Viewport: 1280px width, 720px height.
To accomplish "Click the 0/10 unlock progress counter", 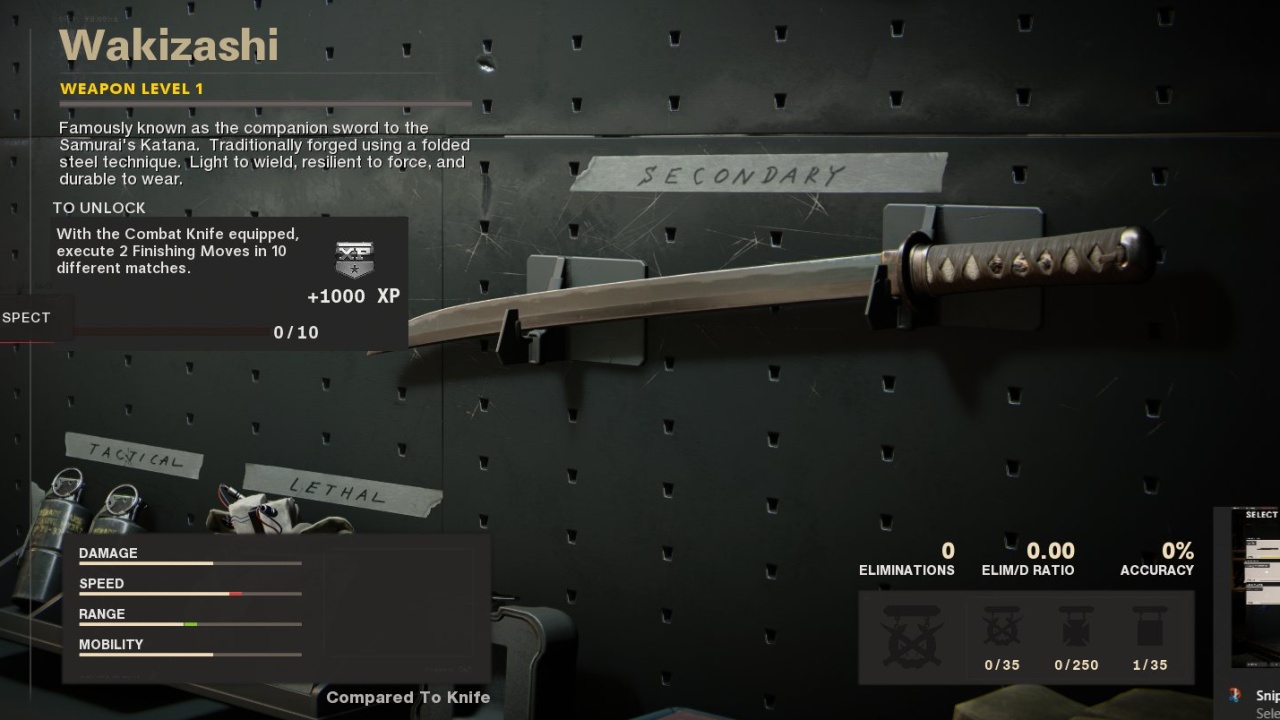I will 295,332.
